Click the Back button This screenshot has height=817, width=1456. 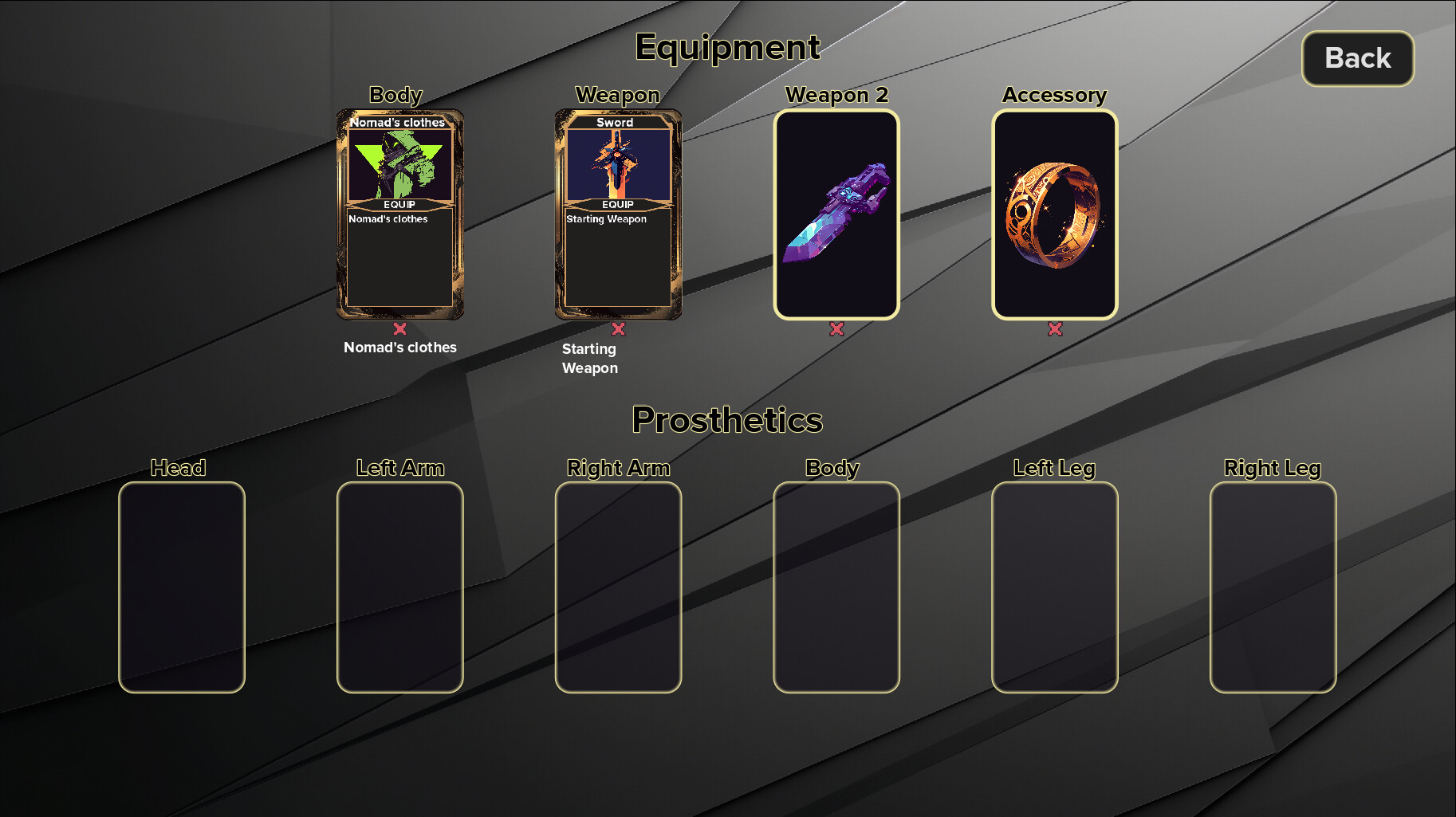(x=1357, y=58)
